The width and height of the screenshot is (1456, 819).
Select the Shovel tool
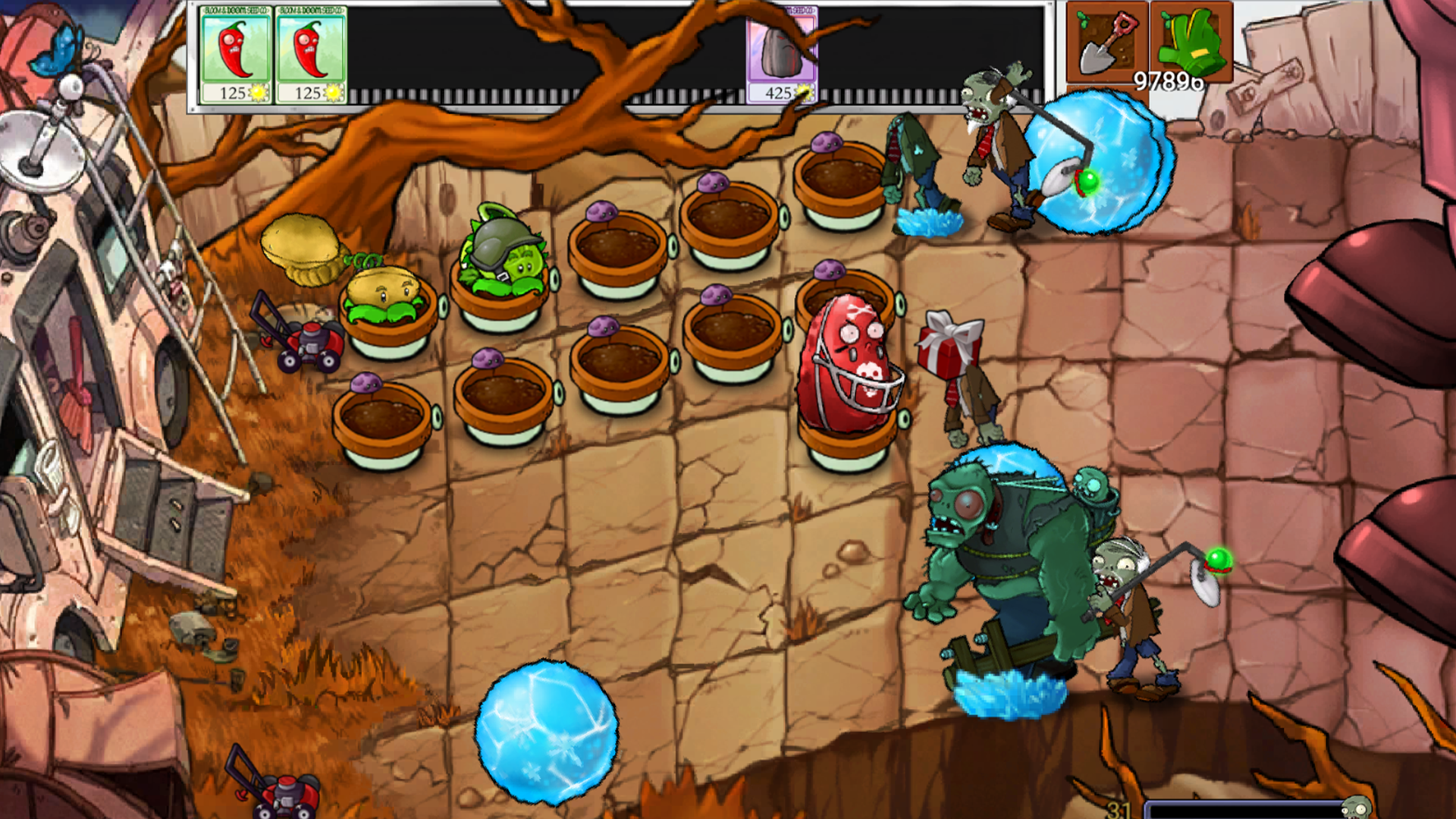(x=1107, y=42)
